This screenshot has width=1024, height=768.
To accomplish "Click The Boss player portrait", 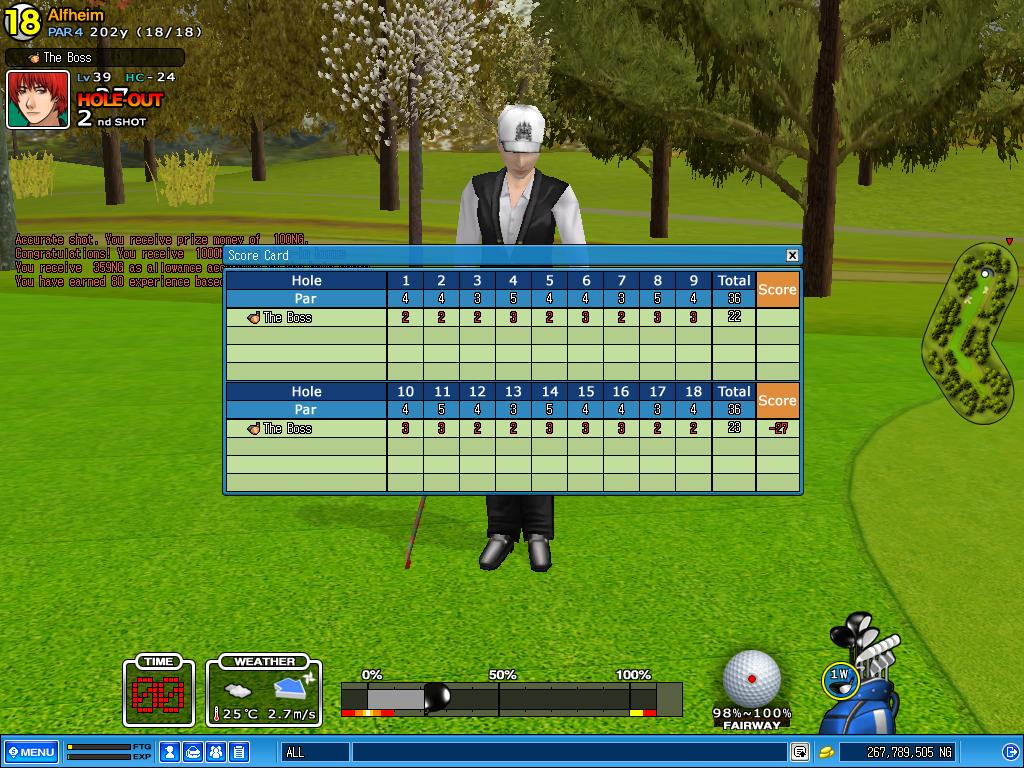I will (x=39, y=99).
